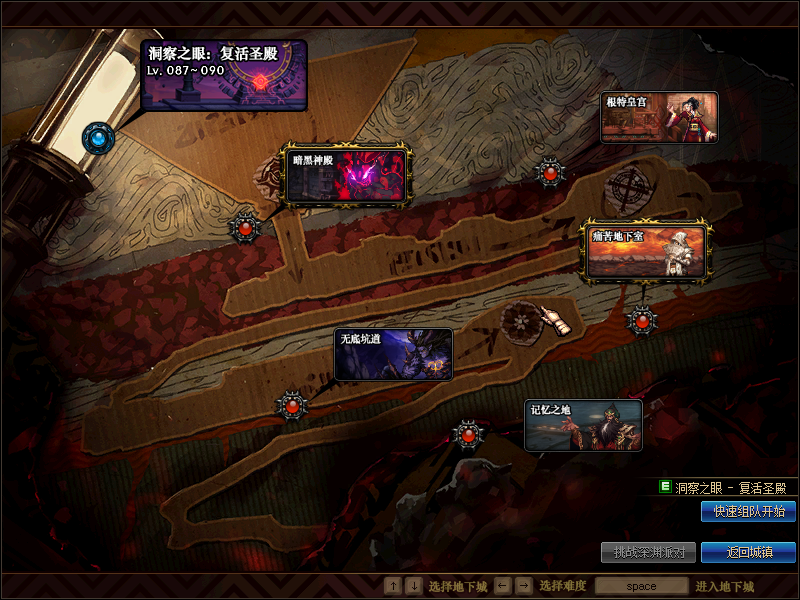
Task: Return to town via 返回城镇
Action: (x=748, y=552)
